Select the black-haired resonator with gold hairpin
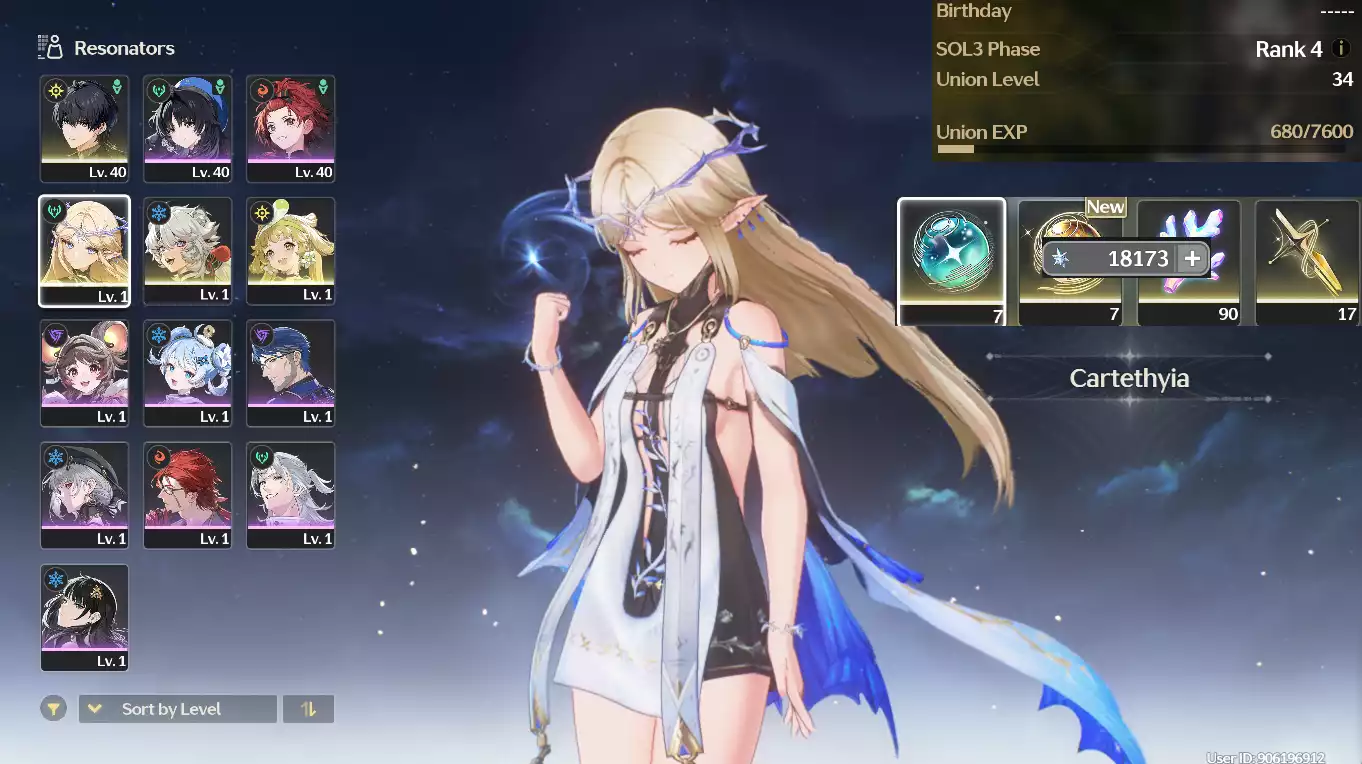The image size is (1362, 764). pyautogui.click(x=84, y=616)
